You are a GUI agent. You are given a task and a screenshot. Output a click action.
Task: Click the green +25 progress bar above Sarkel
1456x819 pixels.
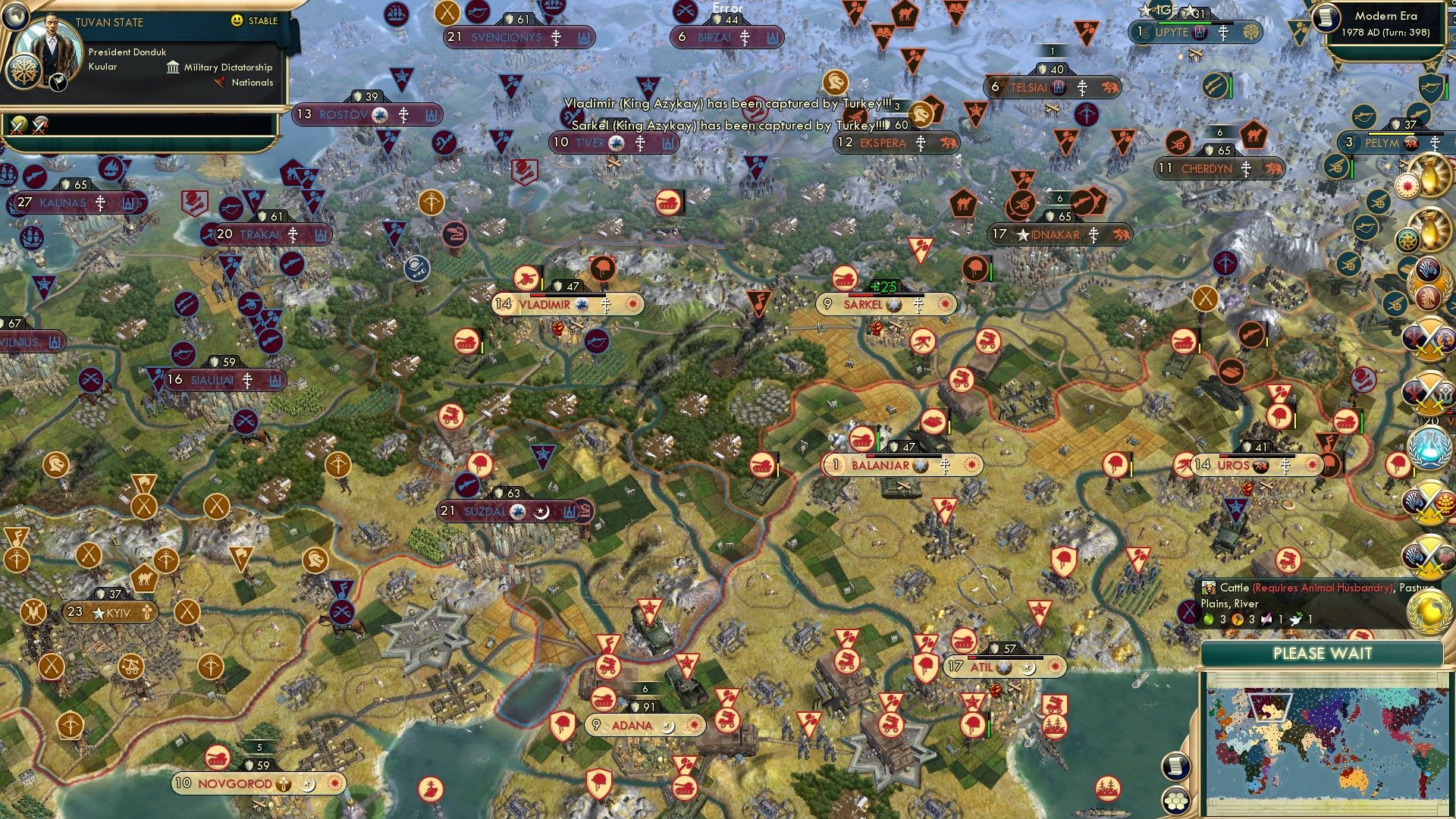(884, 287)
